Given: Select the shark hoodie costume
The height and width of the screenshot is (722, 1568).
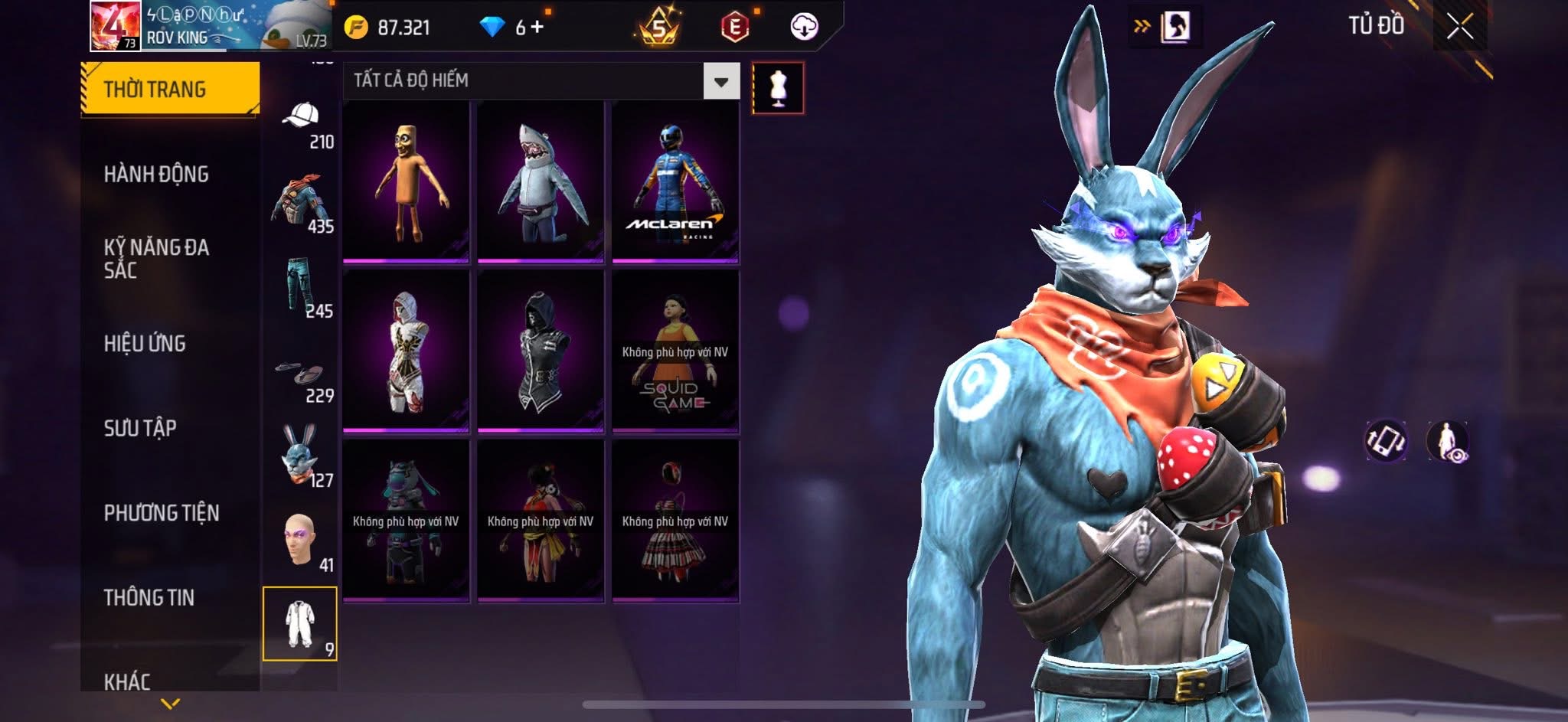Looking at the screenshot, I should 541,182.
